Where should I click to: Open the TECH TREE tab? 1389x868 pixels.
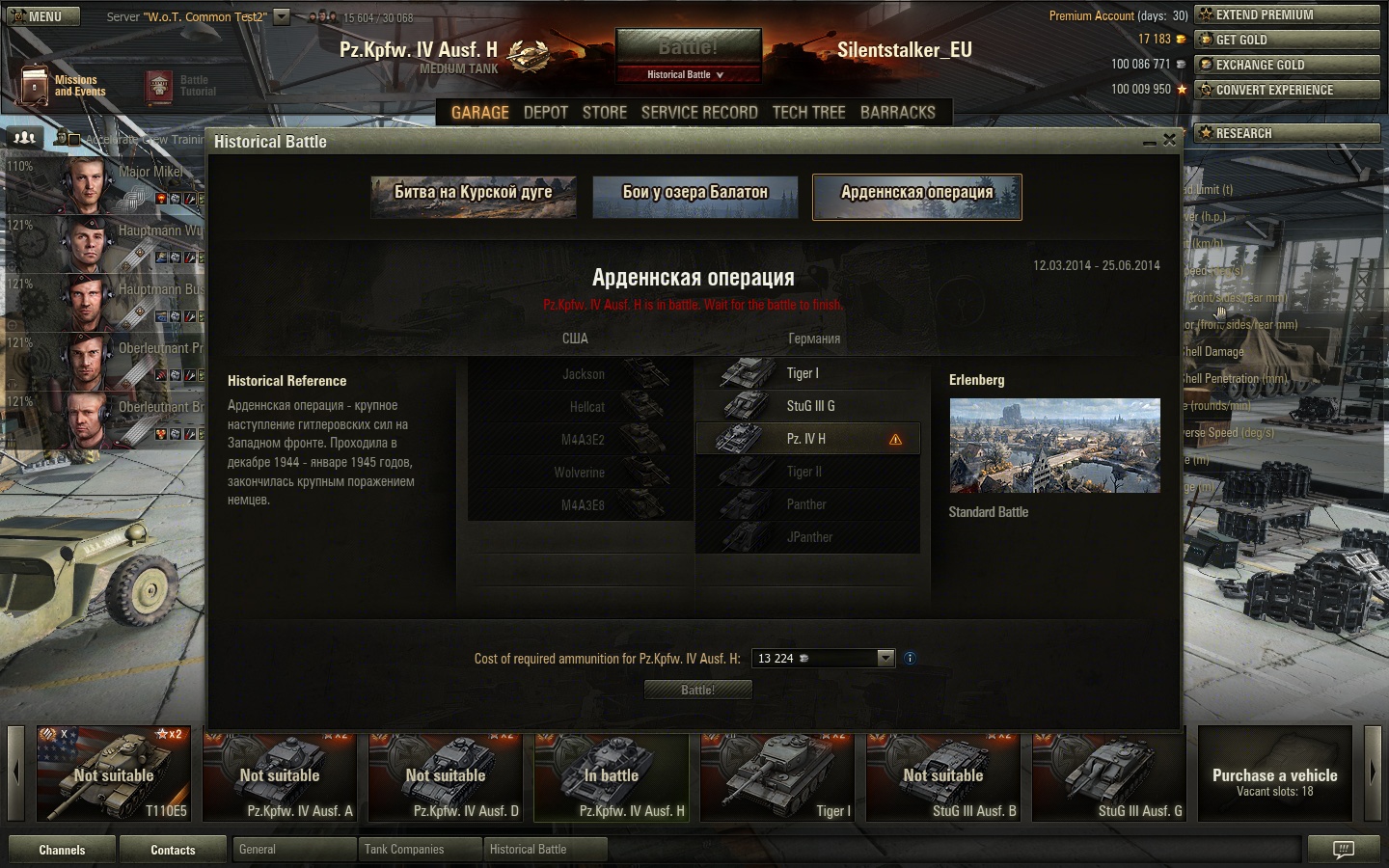pos(808,113)
